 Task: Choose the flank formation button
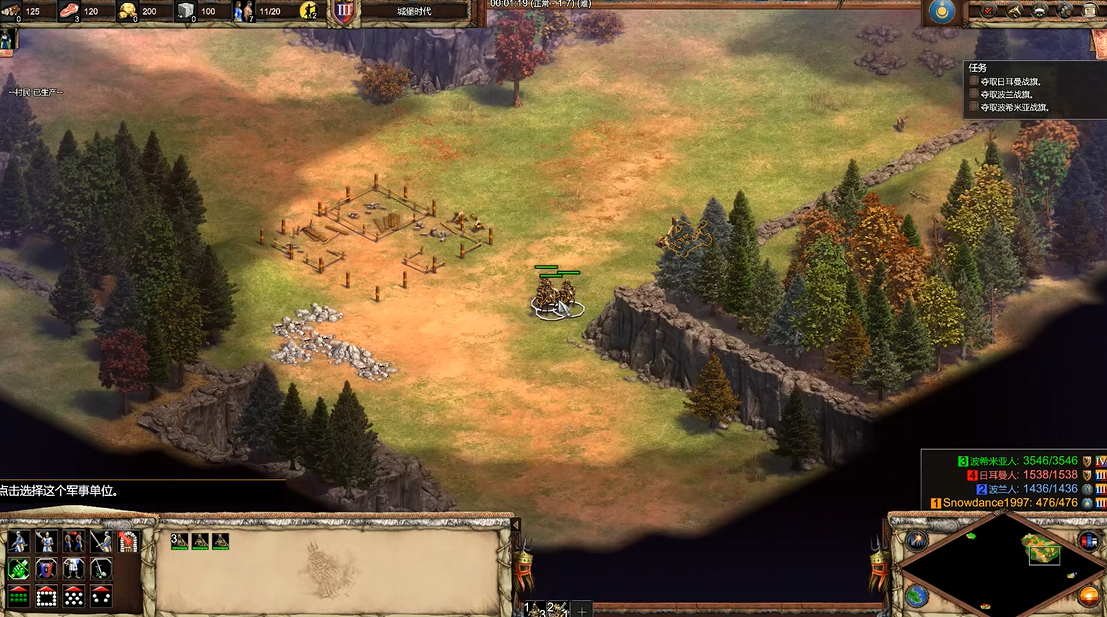[101, 596]
